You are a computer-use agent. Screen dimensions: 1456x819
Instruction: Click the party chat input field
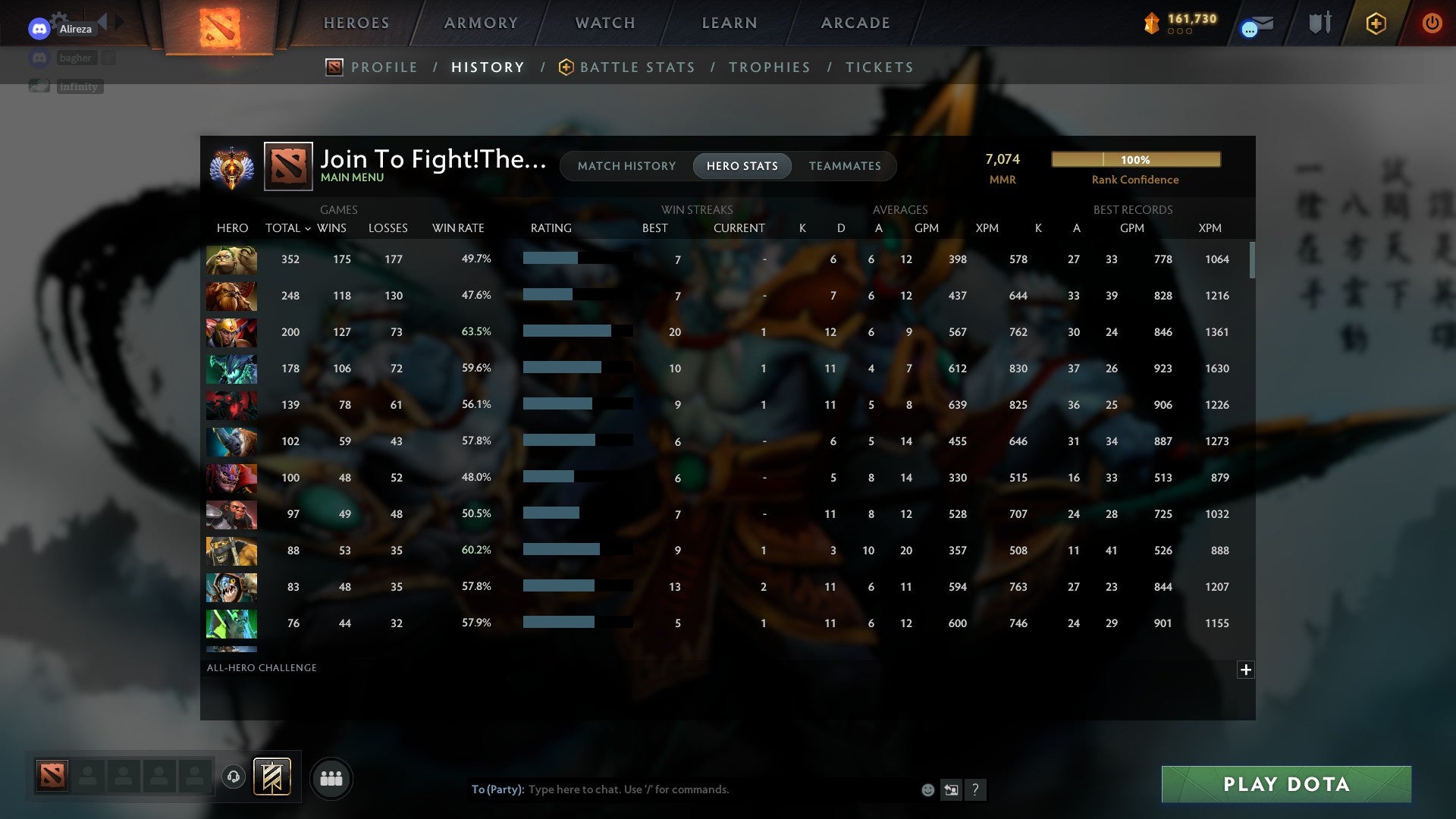click(682, 789)
